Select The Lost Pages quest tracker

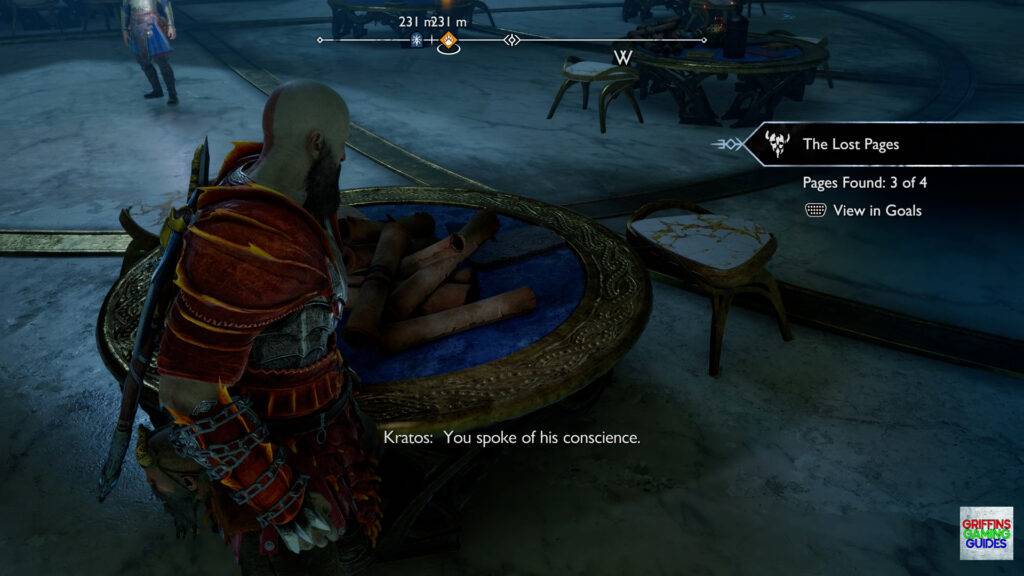click(850, 144)
